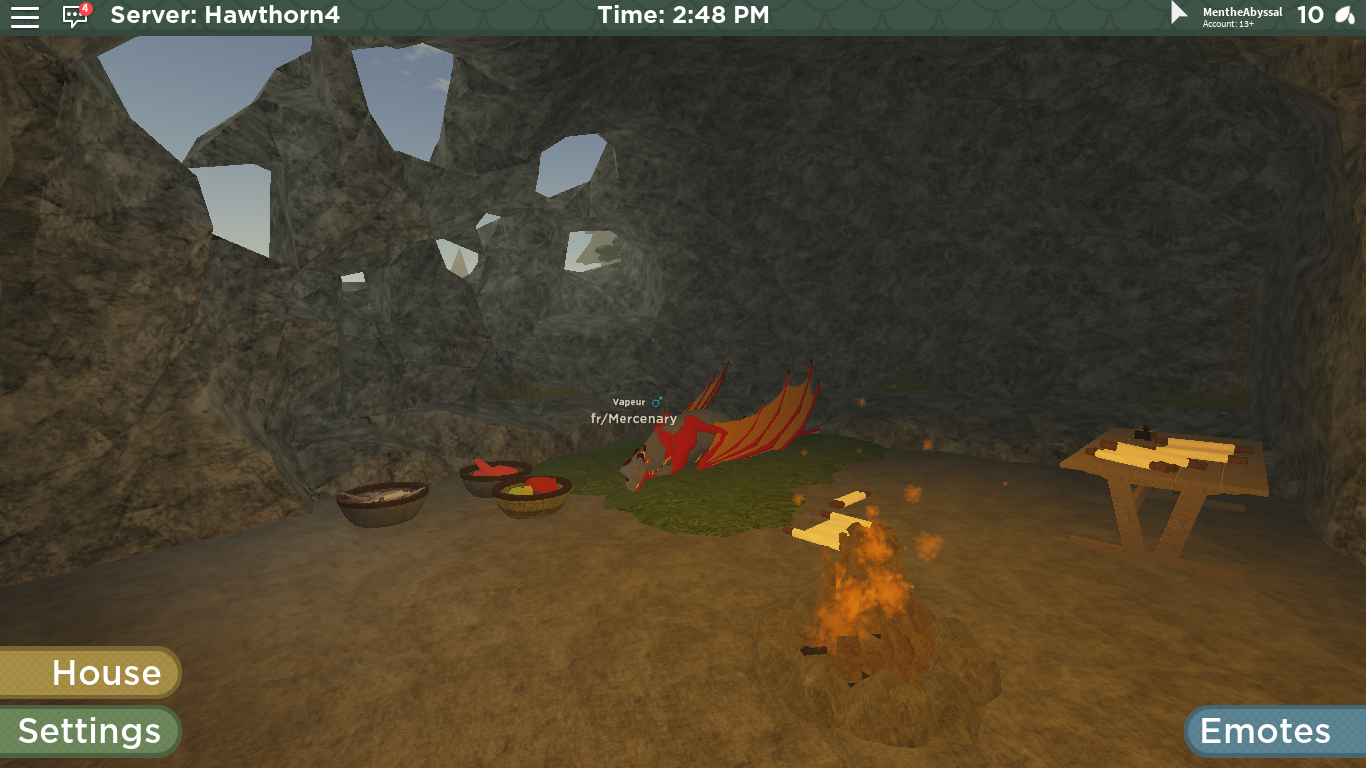Screen dimensions: 1366x768
Task: Open the House menu
Action: [x=90, y=672]
